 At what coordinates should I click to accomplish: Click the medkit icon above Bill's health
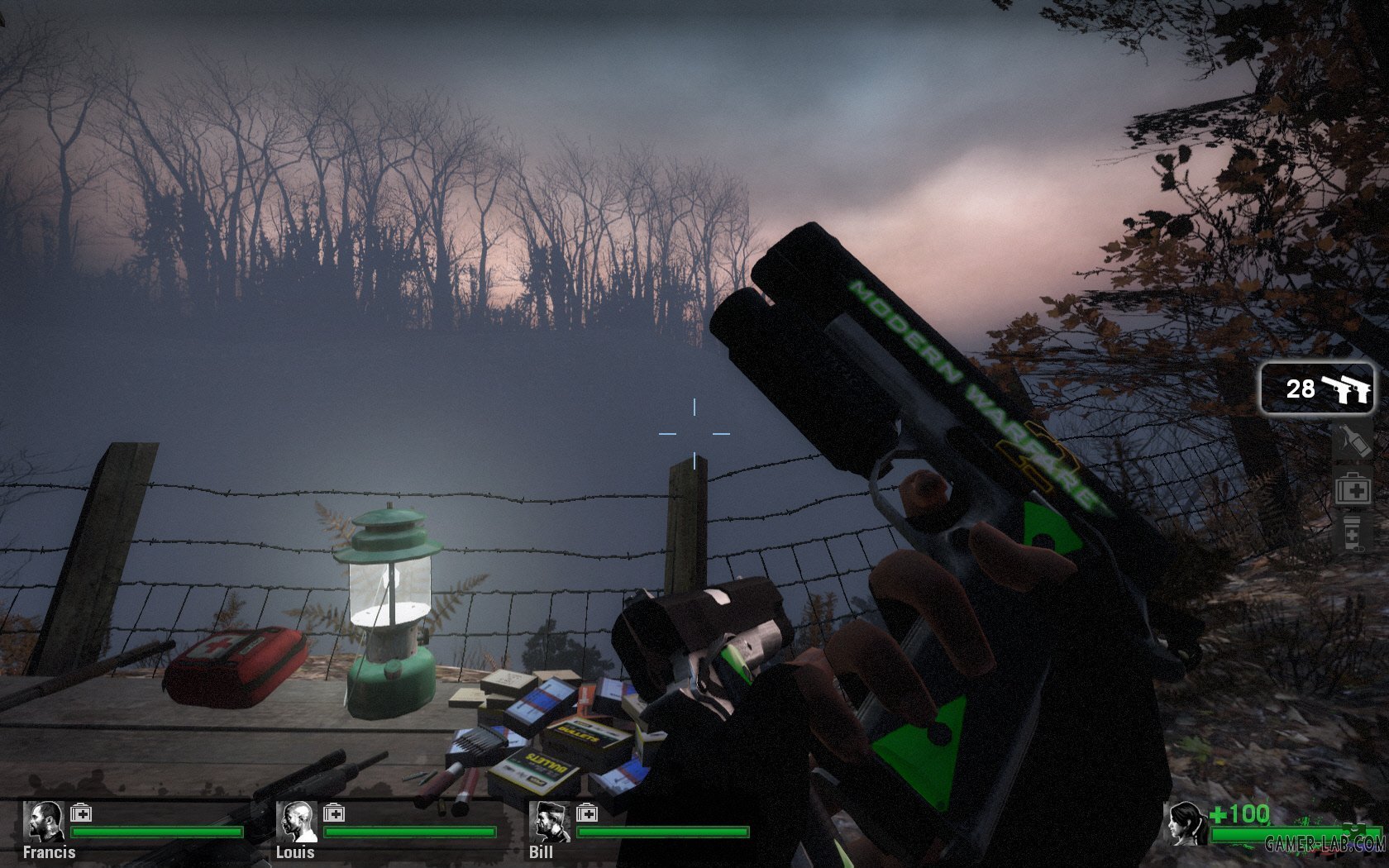pyautogui.click(x=587, y=813)
